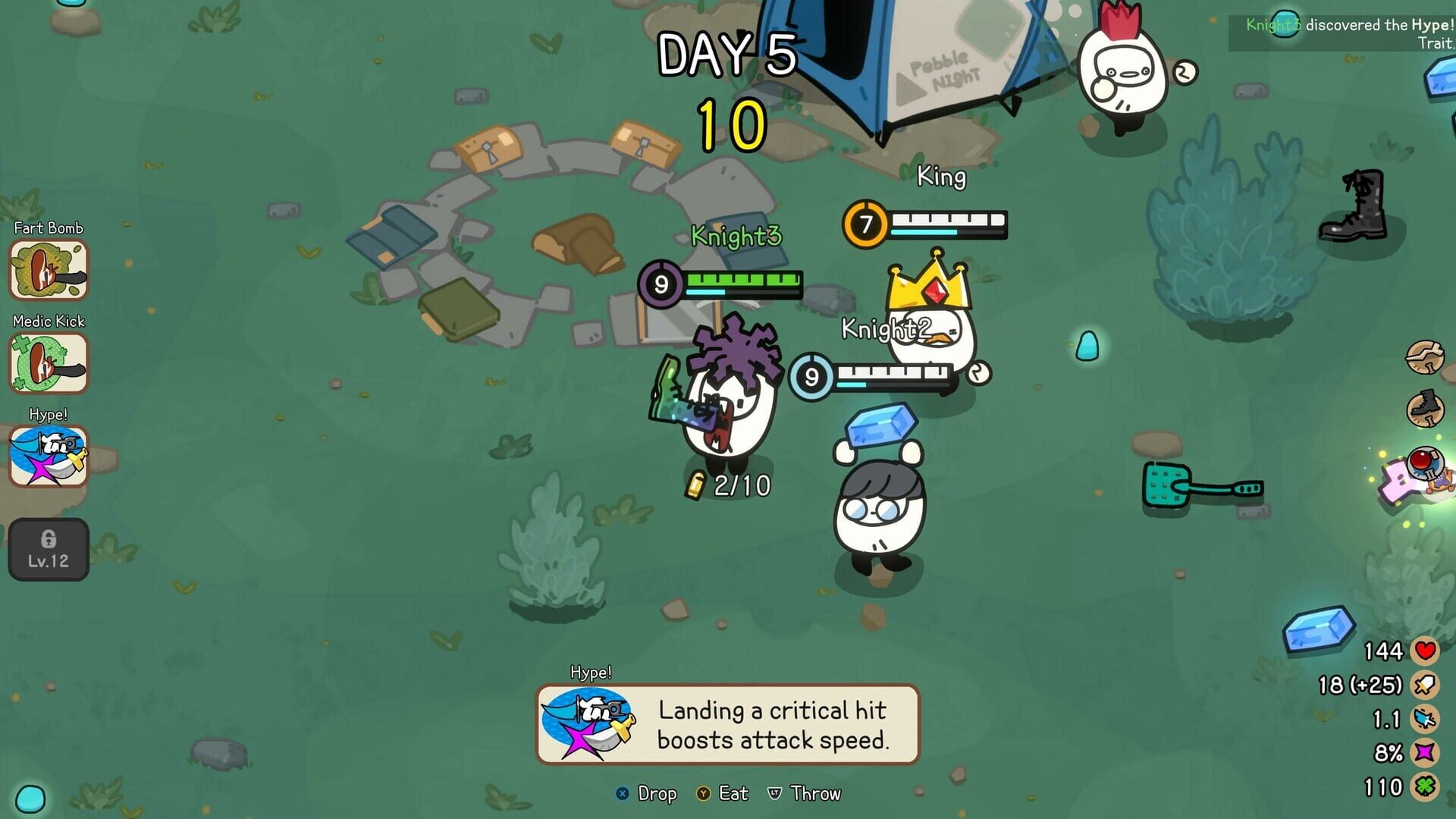Image resolution: width=1456 pixels, height=819 pixels.
Task: Click the attack speed stat icon
Action: (1424, 718)
